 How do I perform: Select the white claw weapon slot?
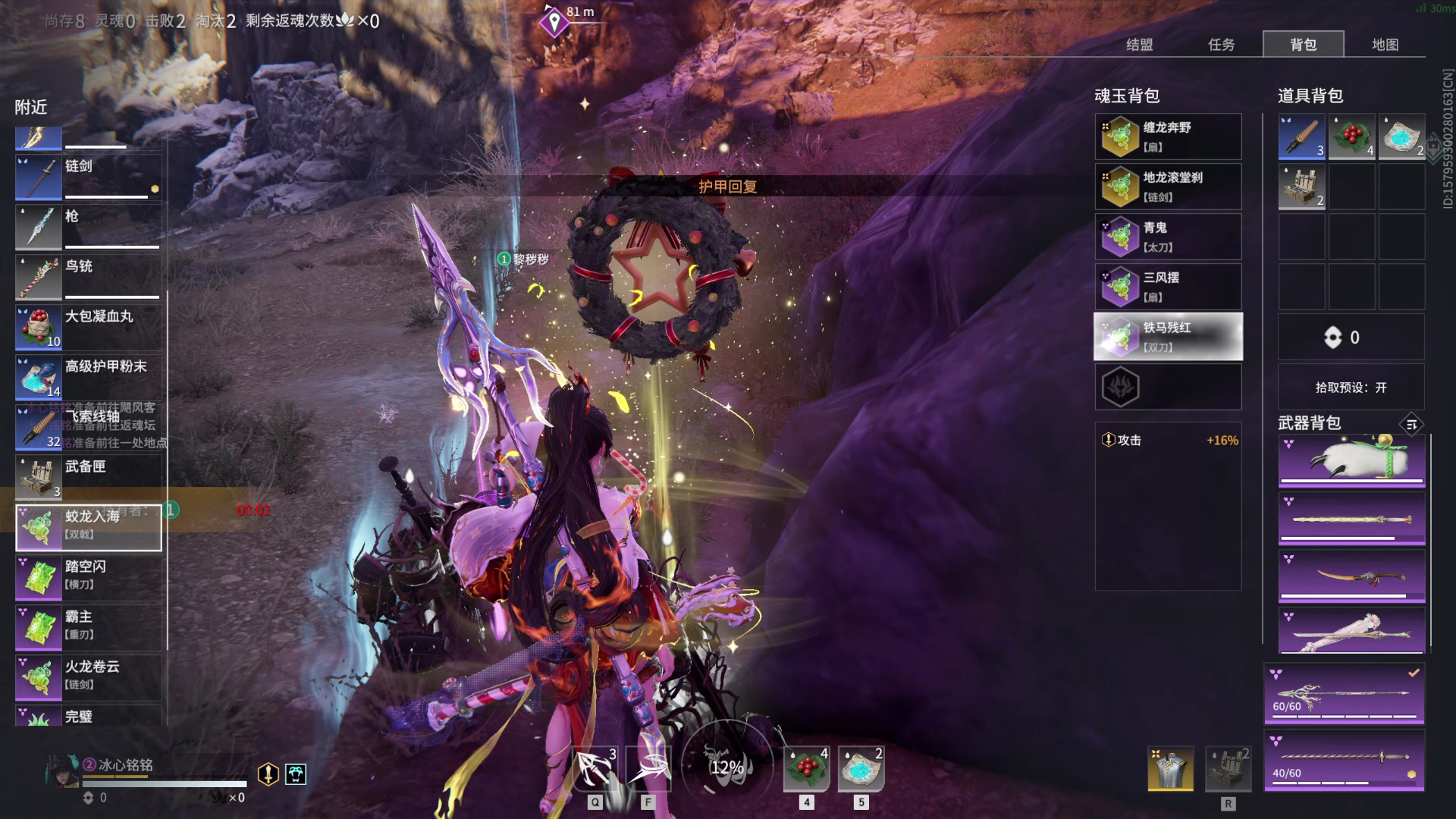tap(1351, 461)
